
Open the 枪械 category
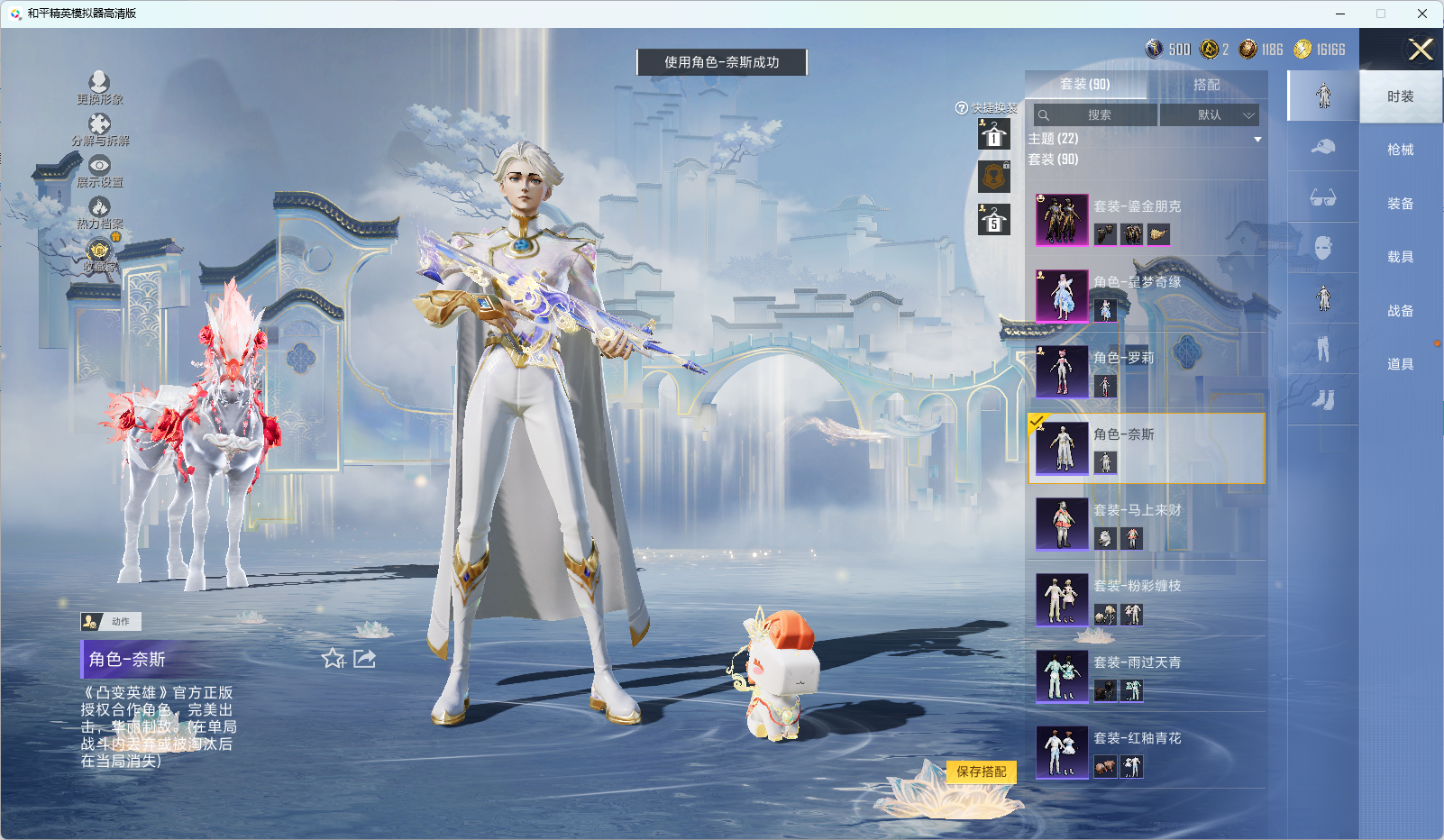point(1400,150)
